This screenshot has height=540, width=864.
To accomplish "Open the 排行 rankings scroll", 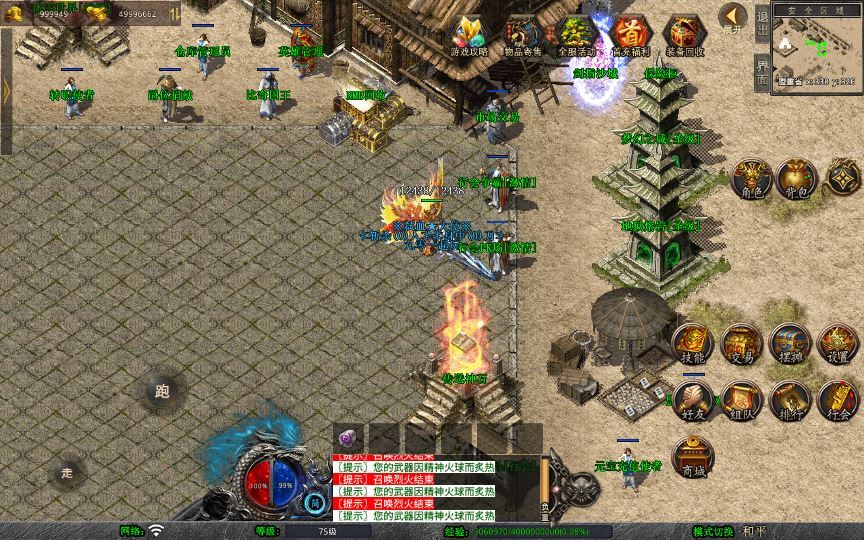I will click(789, 399).
